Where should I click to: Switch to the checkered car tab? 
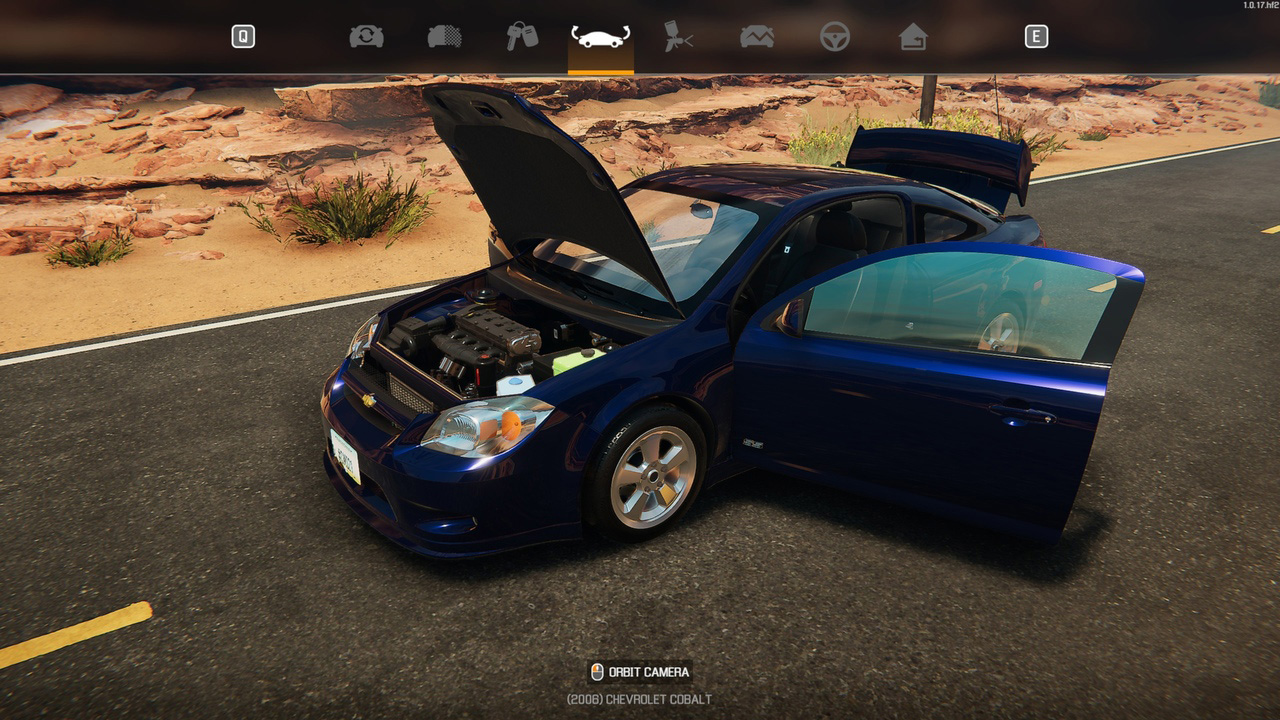445,37
